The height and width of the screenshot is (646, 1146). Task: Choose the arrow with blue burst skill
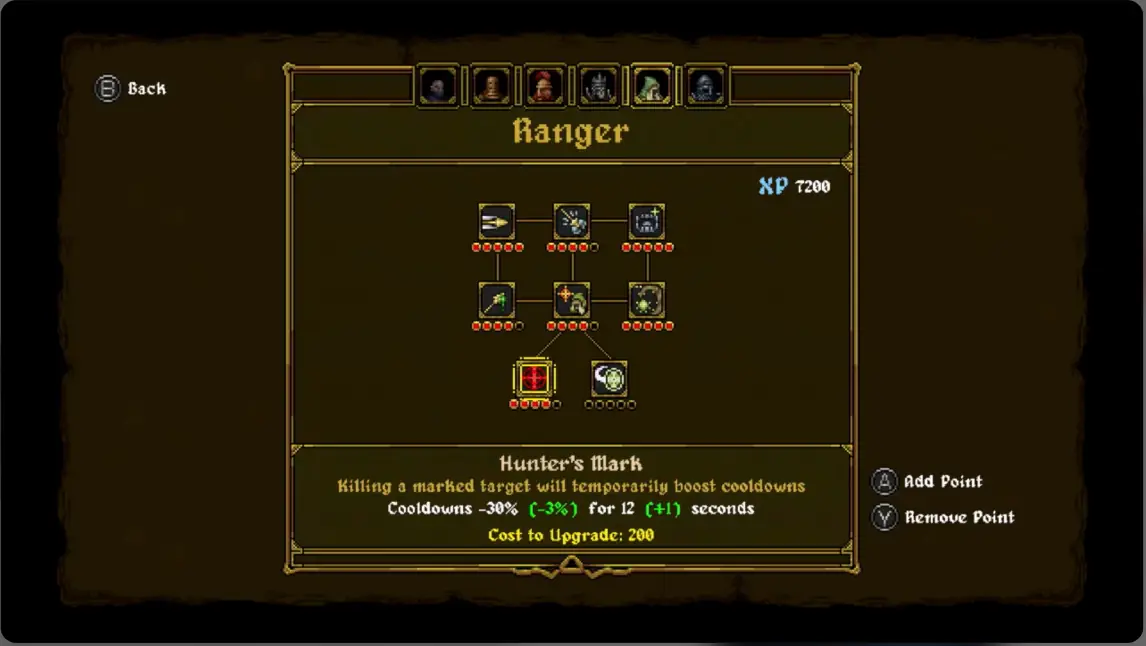pyautogui.click(x=572, y=221)
